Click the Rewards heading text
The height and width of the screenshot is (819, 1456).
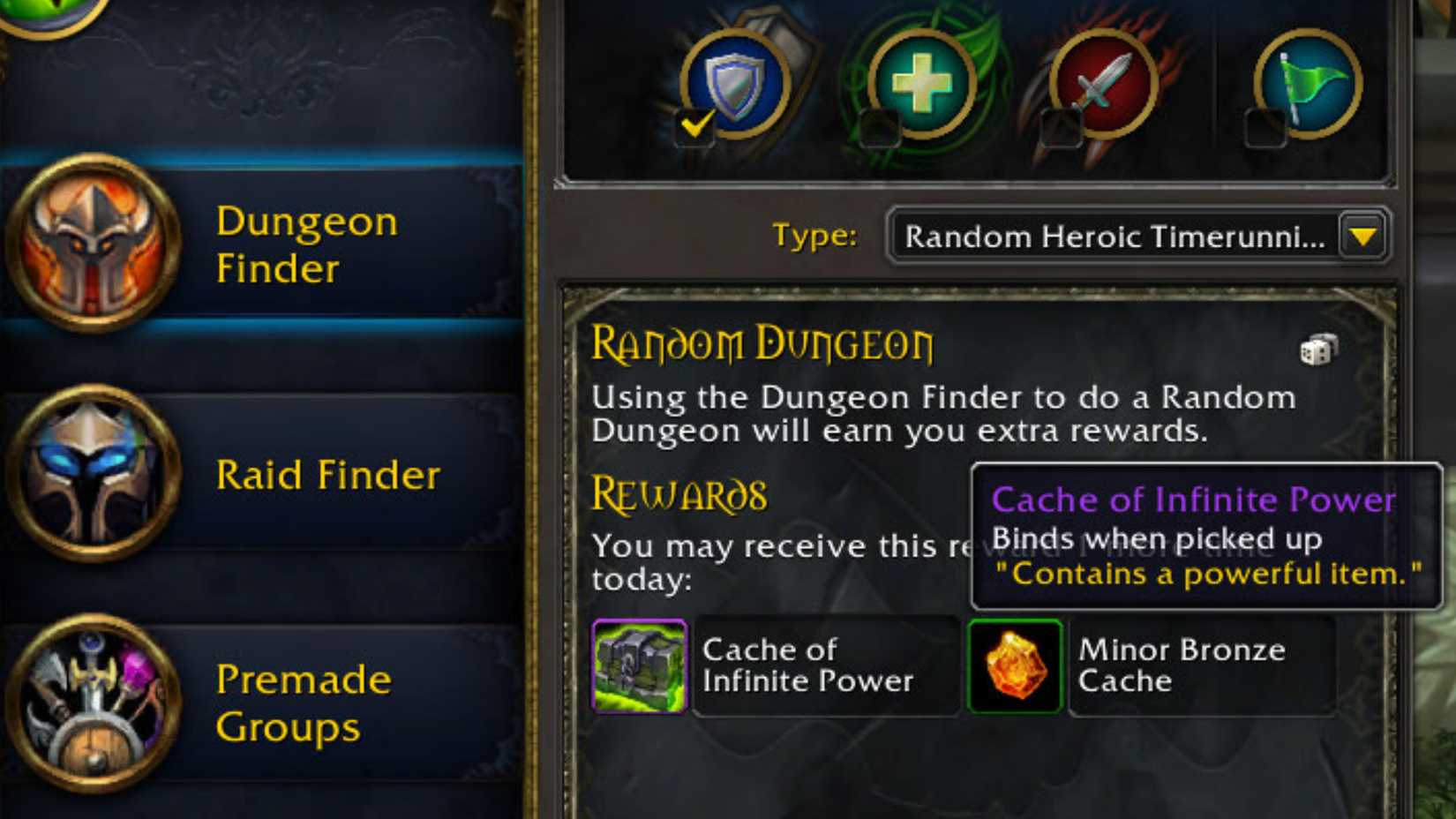(679, 492)
